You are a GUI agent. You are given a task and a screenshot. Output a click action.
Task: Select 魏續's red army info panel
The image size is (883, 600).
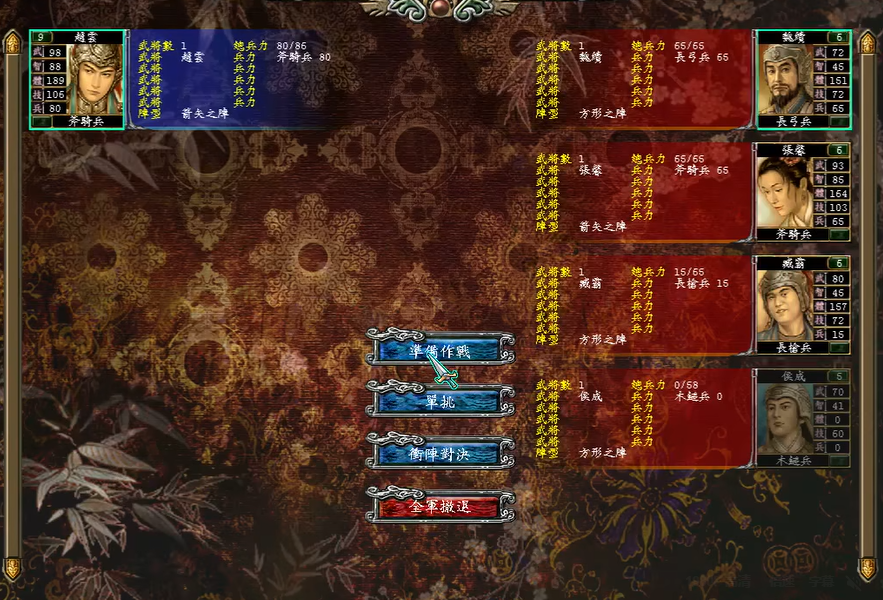640,79
